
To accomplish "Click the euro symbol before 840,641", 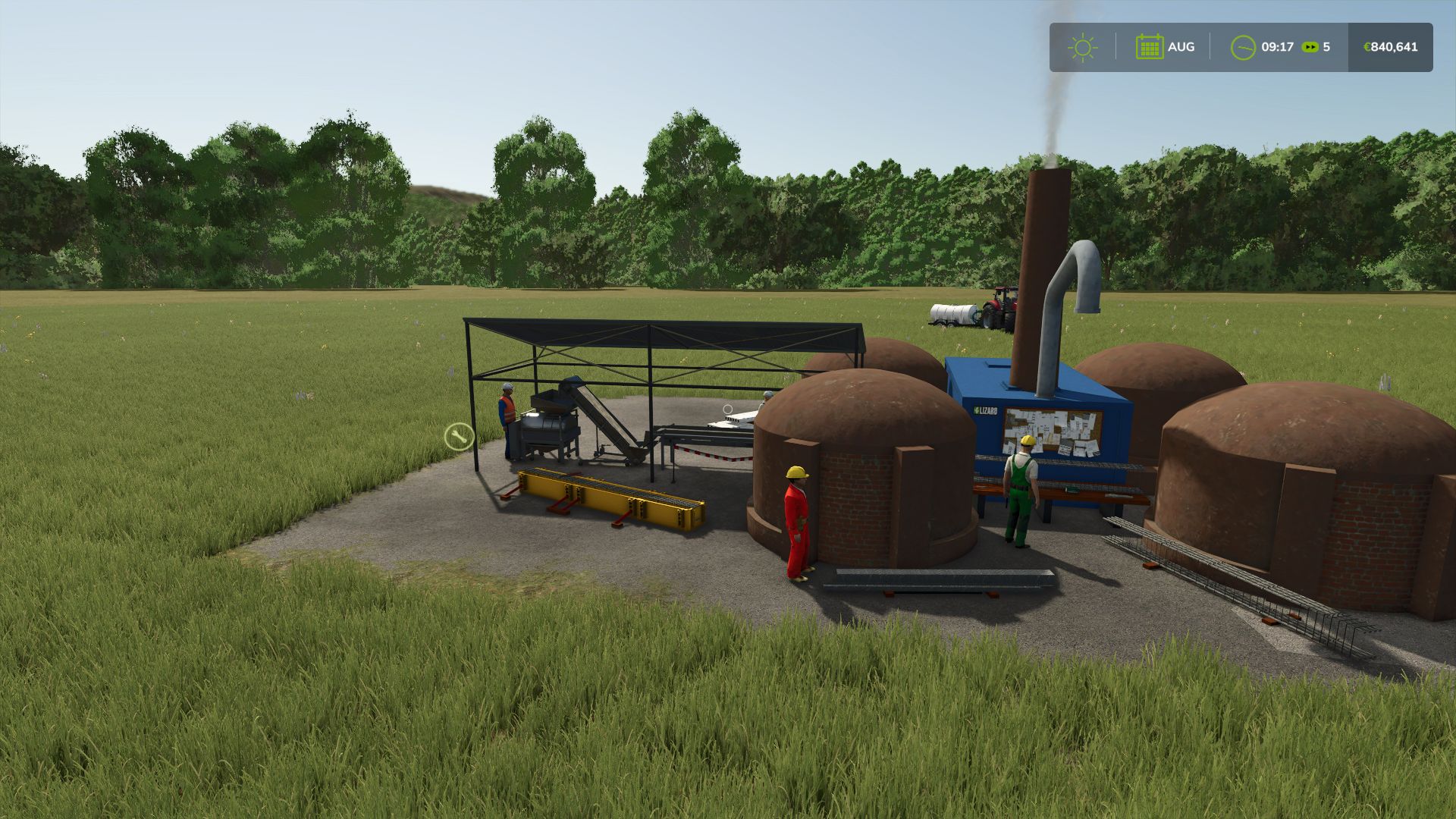I will [x=1367, y=47].
